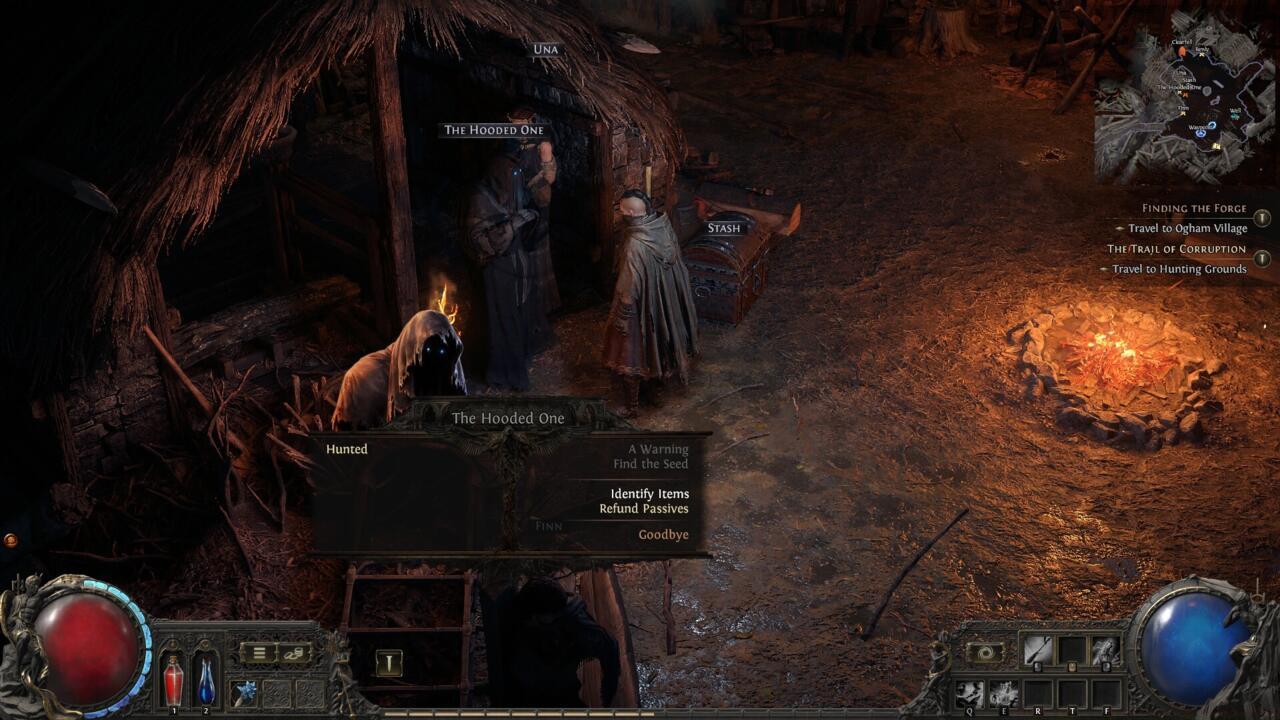Activate the skill bound to E
This screenshot has width=1280, height=720.
tap(1003, 692)
